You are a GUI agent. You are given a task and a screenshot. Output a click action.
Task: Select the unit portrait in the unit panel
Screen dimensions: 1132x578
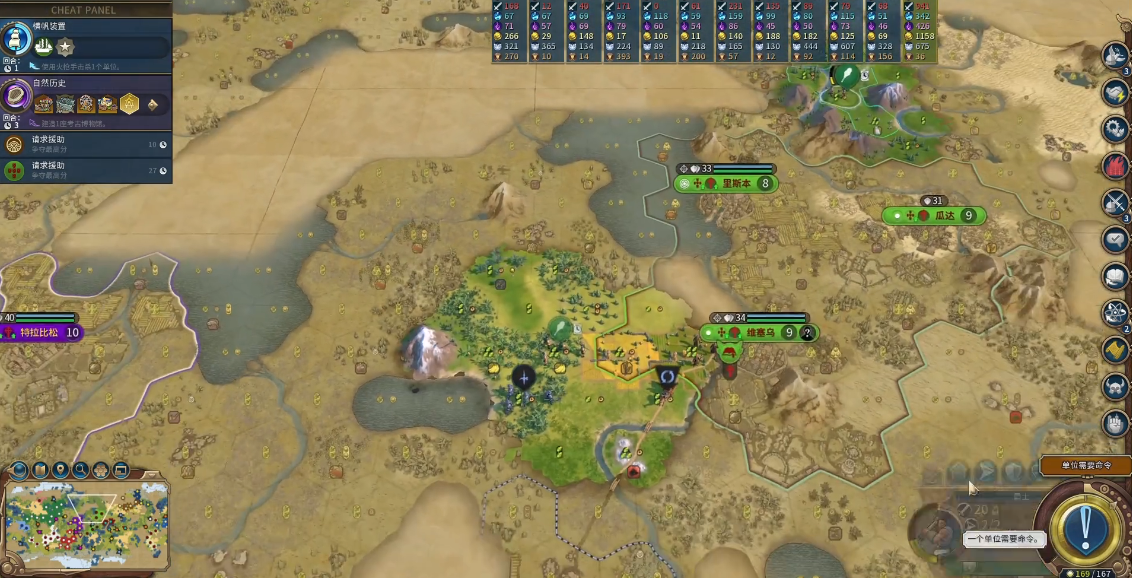[934, 532]
